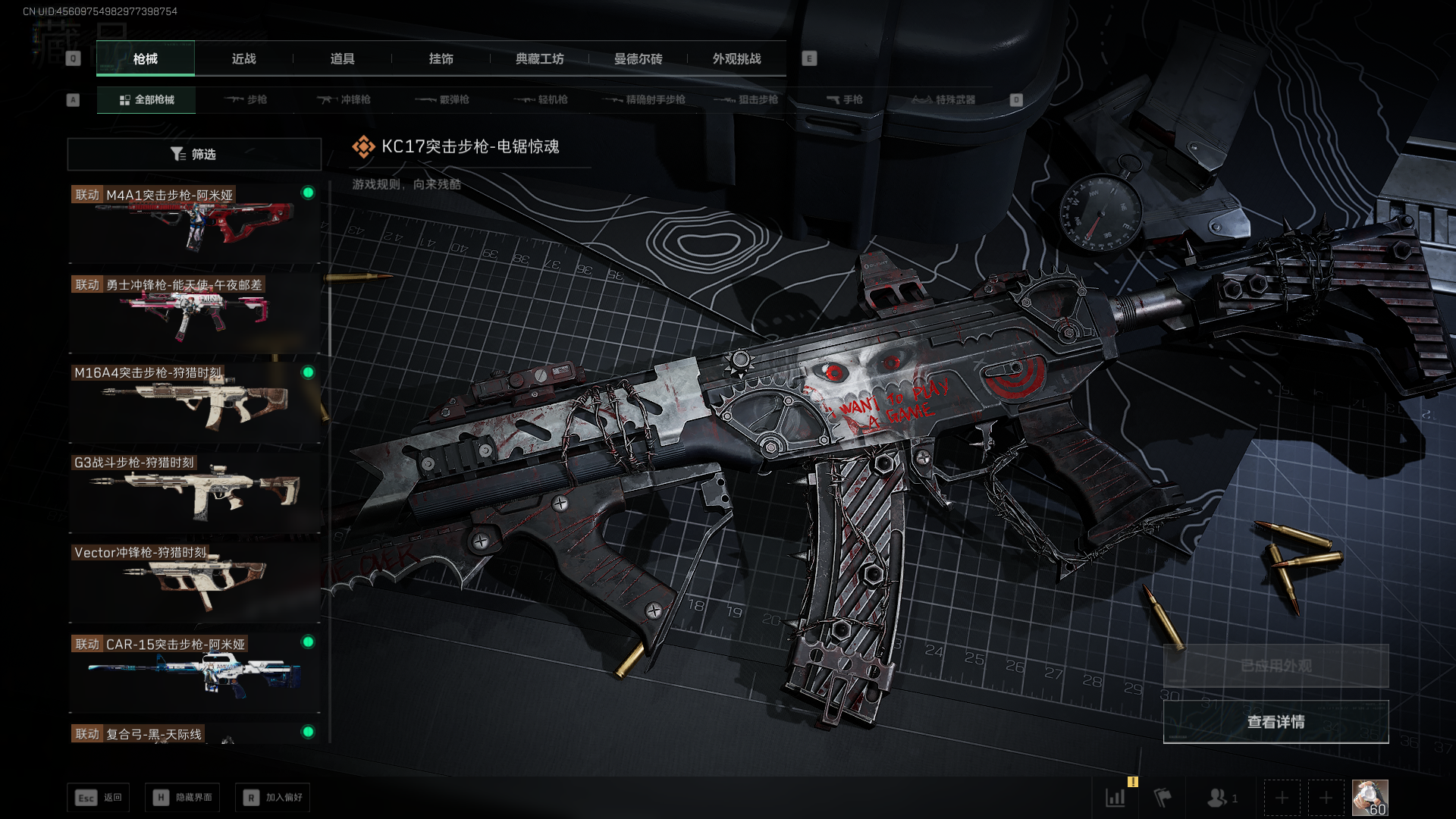Go to the 典藏工坊 tab
This screenshot has height=819, width=1456.
pos(539,58)
